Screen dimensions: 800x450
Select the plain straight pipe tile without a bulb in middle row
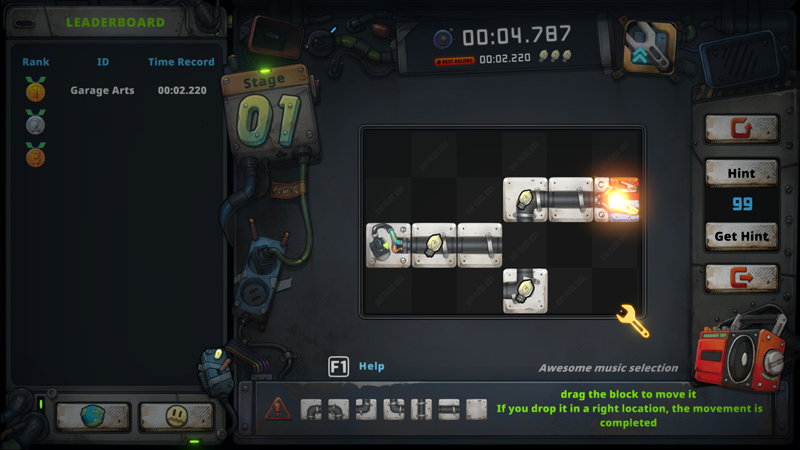[480, 245]
